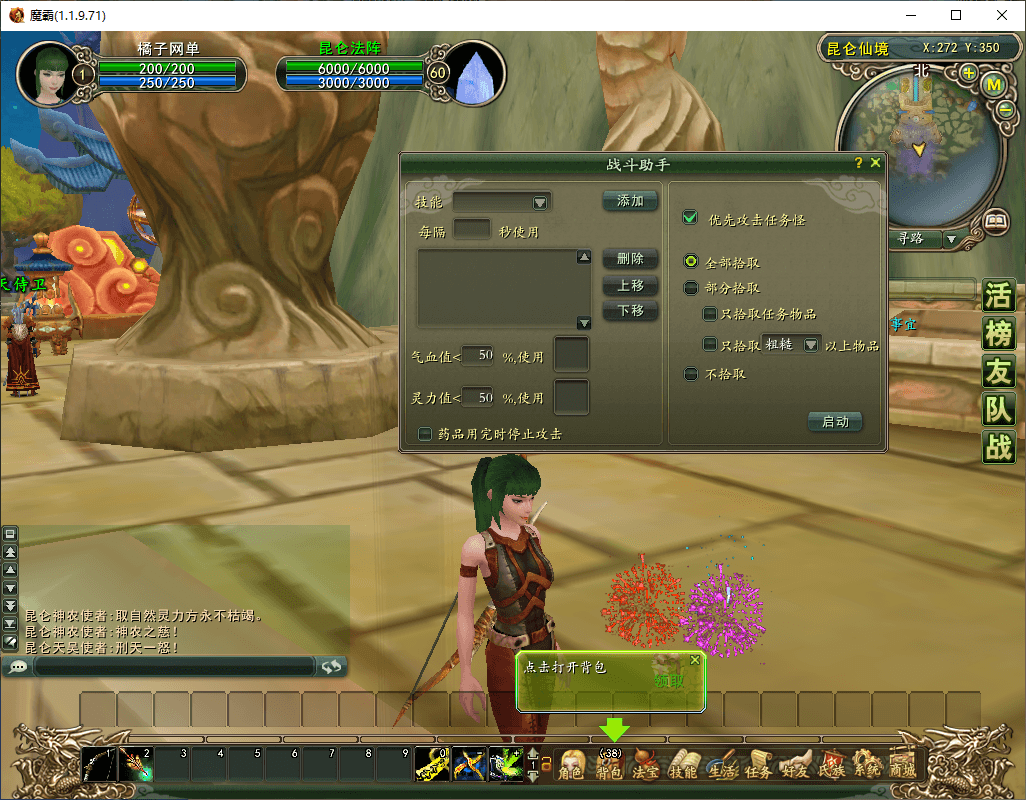Open the 商城 shop

coord(902,768)
